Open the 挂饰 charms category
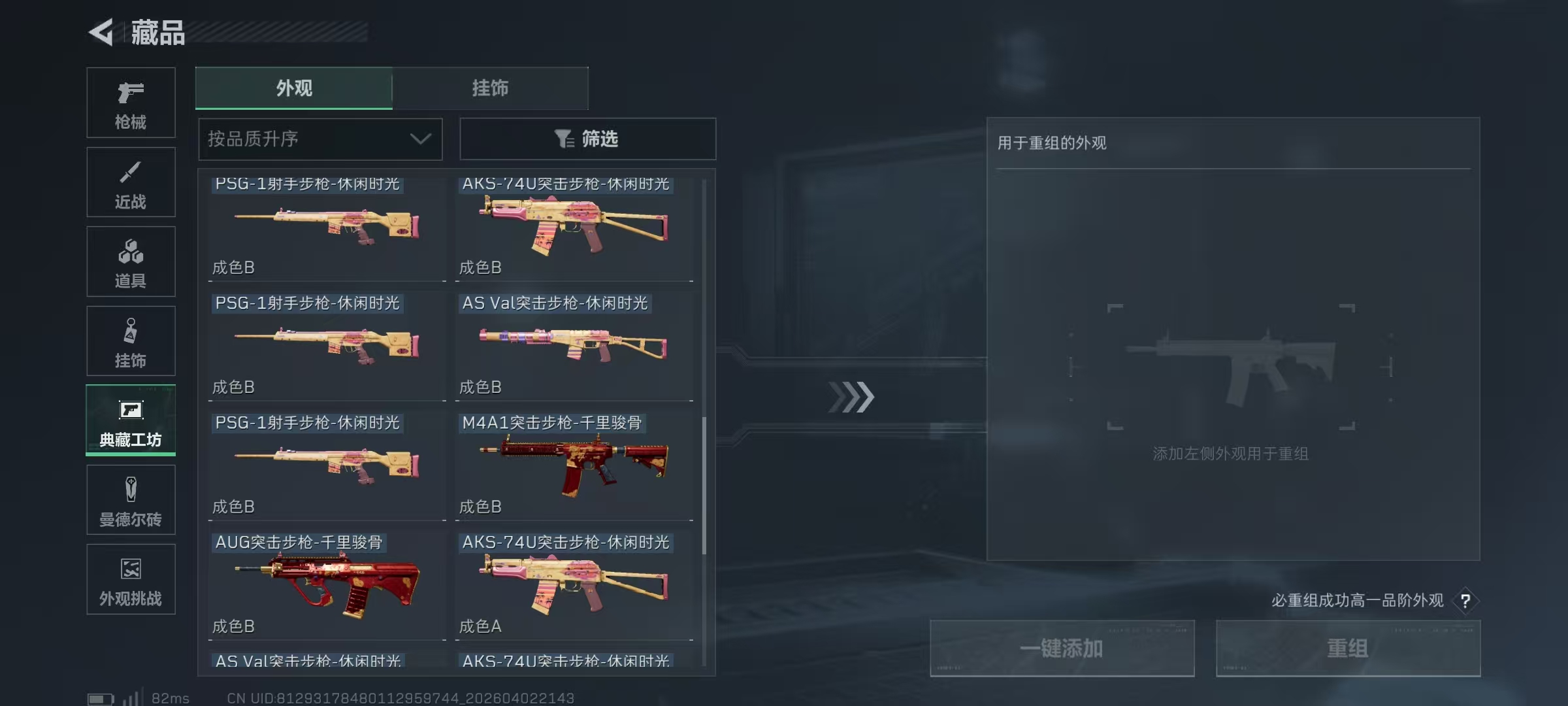Viewport: 1568px width, 706px height. [x=131, y=340]
